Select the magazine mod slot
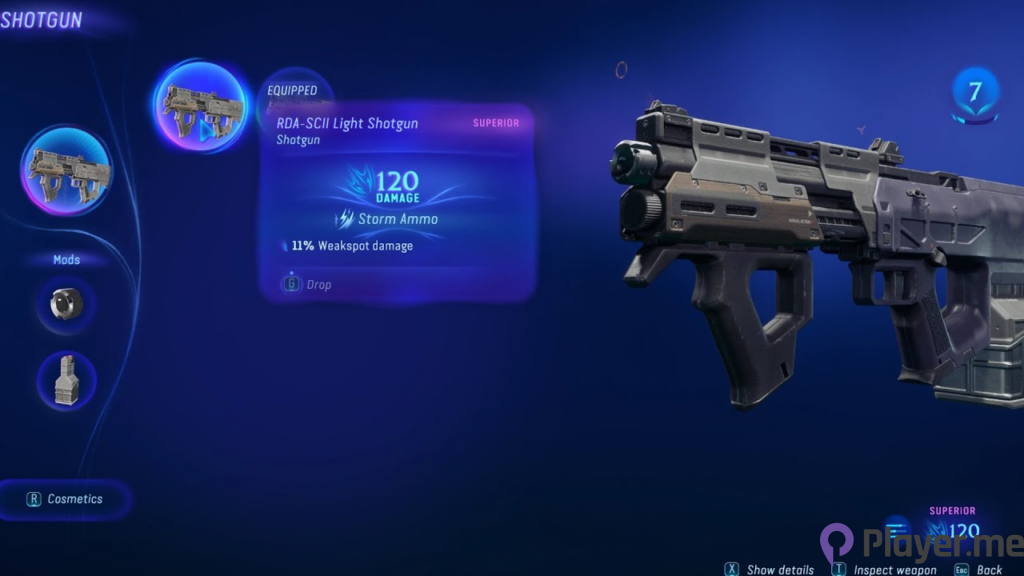This screenshot has height=576, width=1024. click(67, 381)
